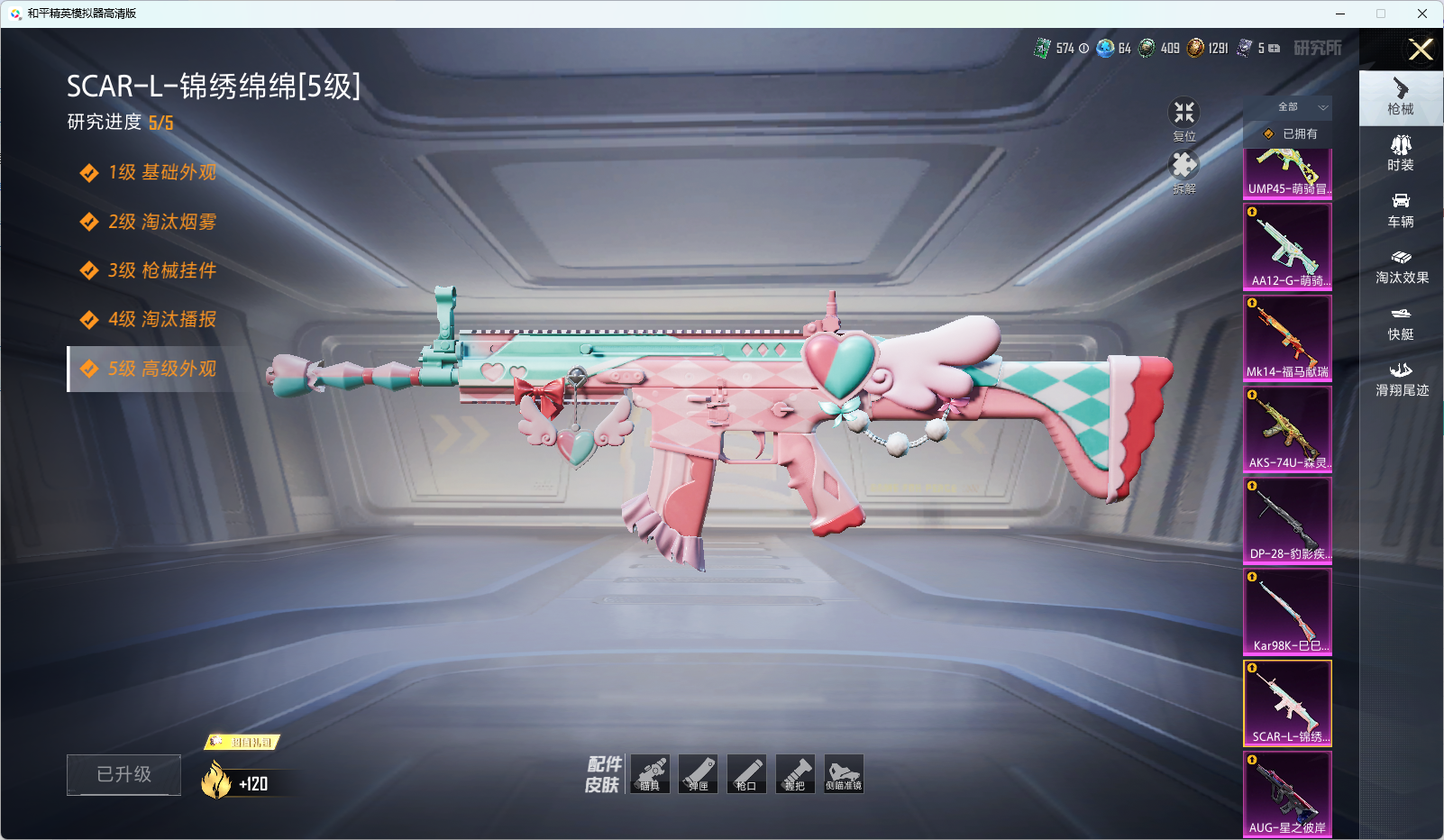Image resolution: width=1444 pixels, height=840 pixels.
Task: Select the AUG-星之彼岸 skin thumbnail
Action: coord(1287,794)
